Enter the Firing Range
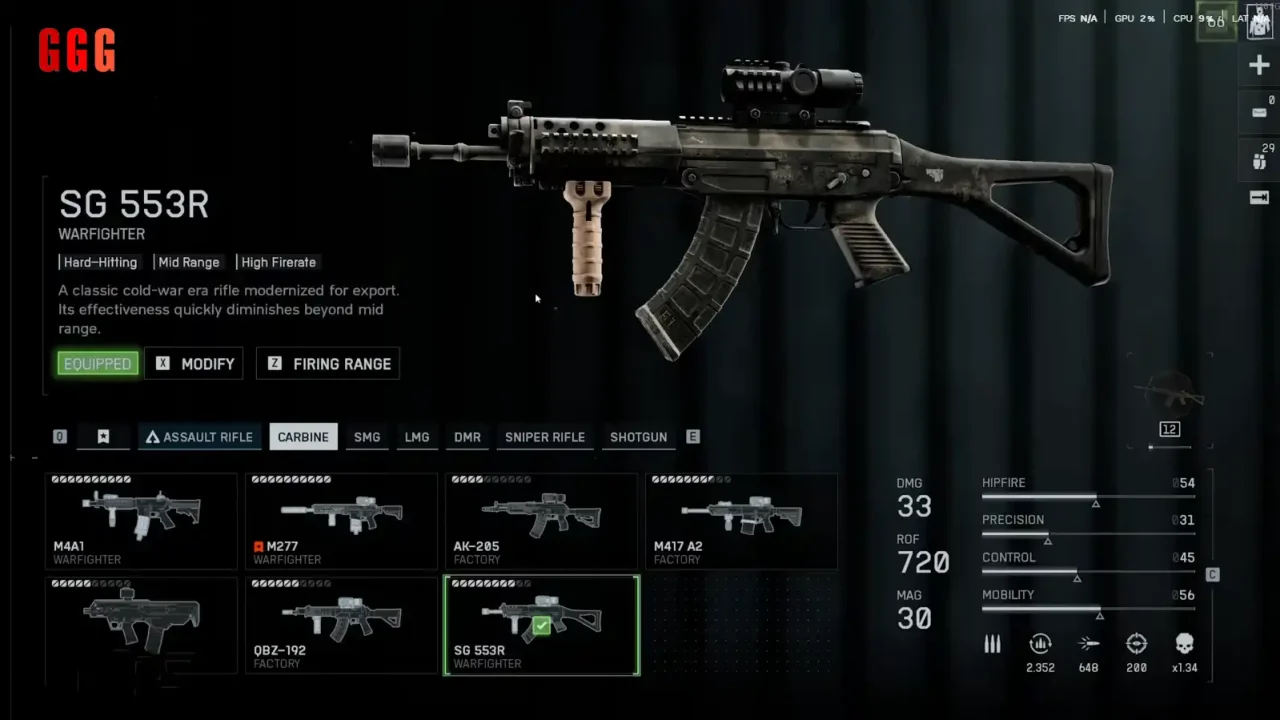 (328, 364)
